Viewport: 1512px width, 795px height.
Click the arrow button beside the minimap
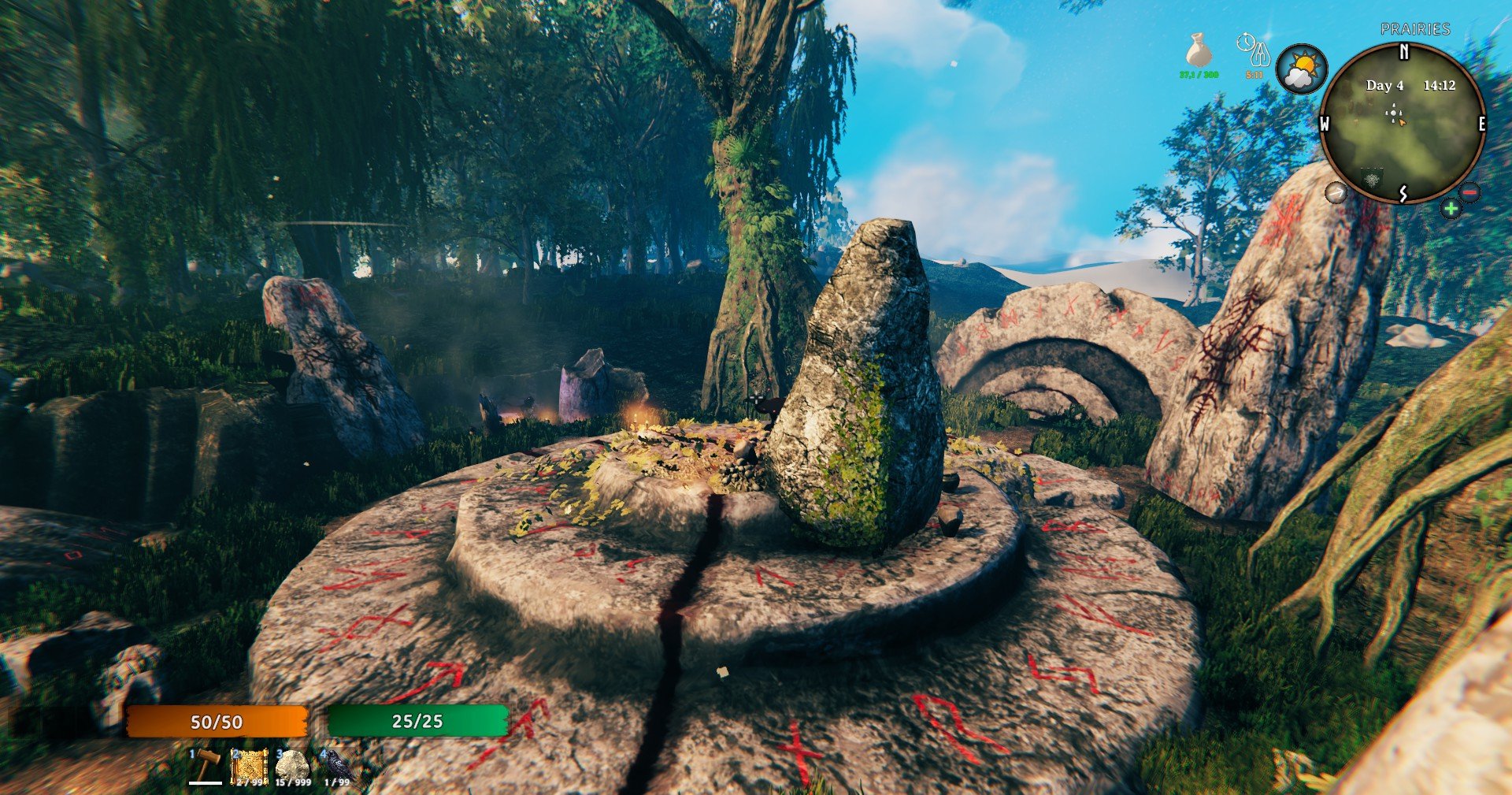coord(1336,192)
